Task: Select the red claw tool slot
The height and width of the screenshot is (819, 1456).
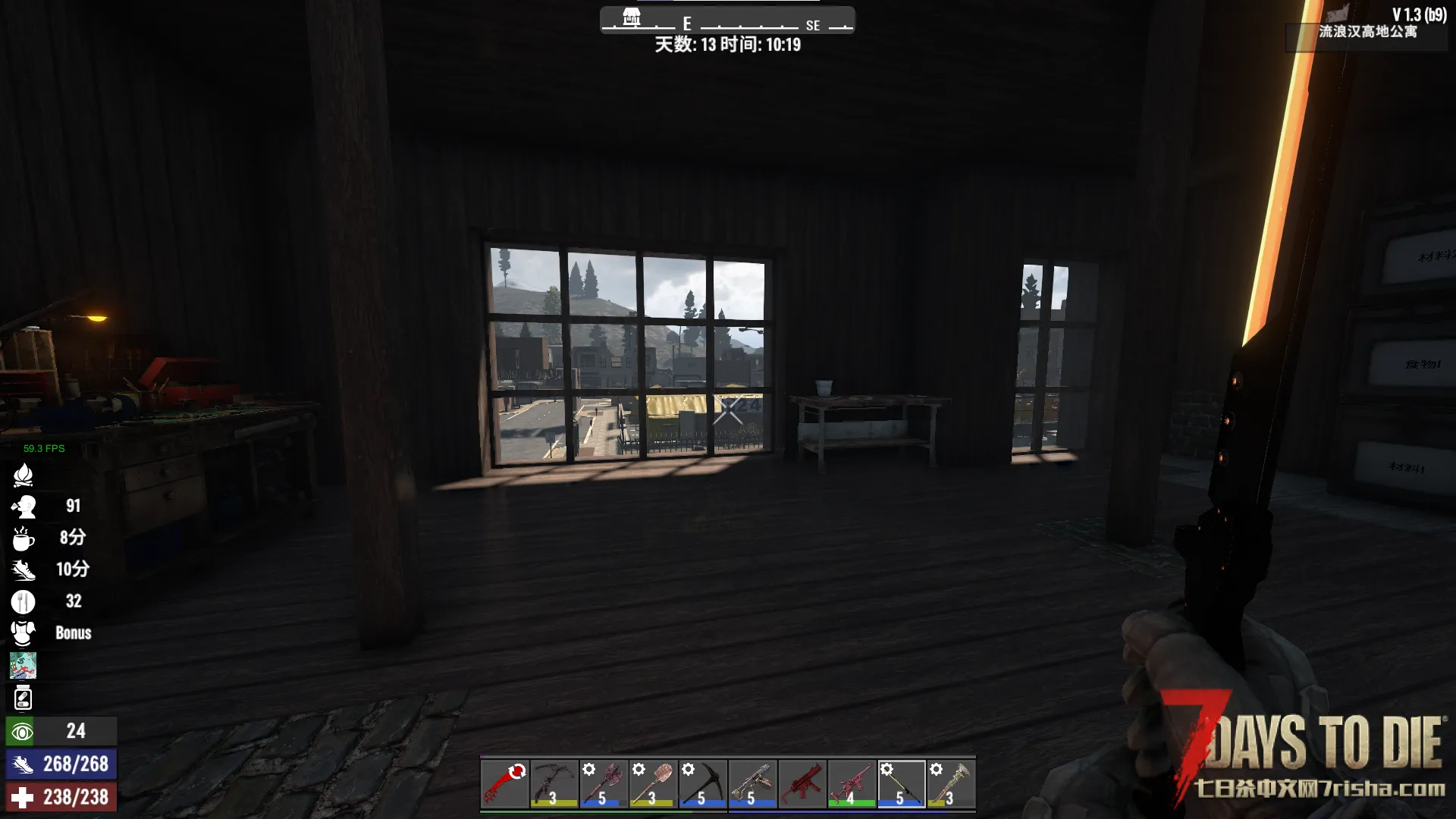Action: click(505, 783)
